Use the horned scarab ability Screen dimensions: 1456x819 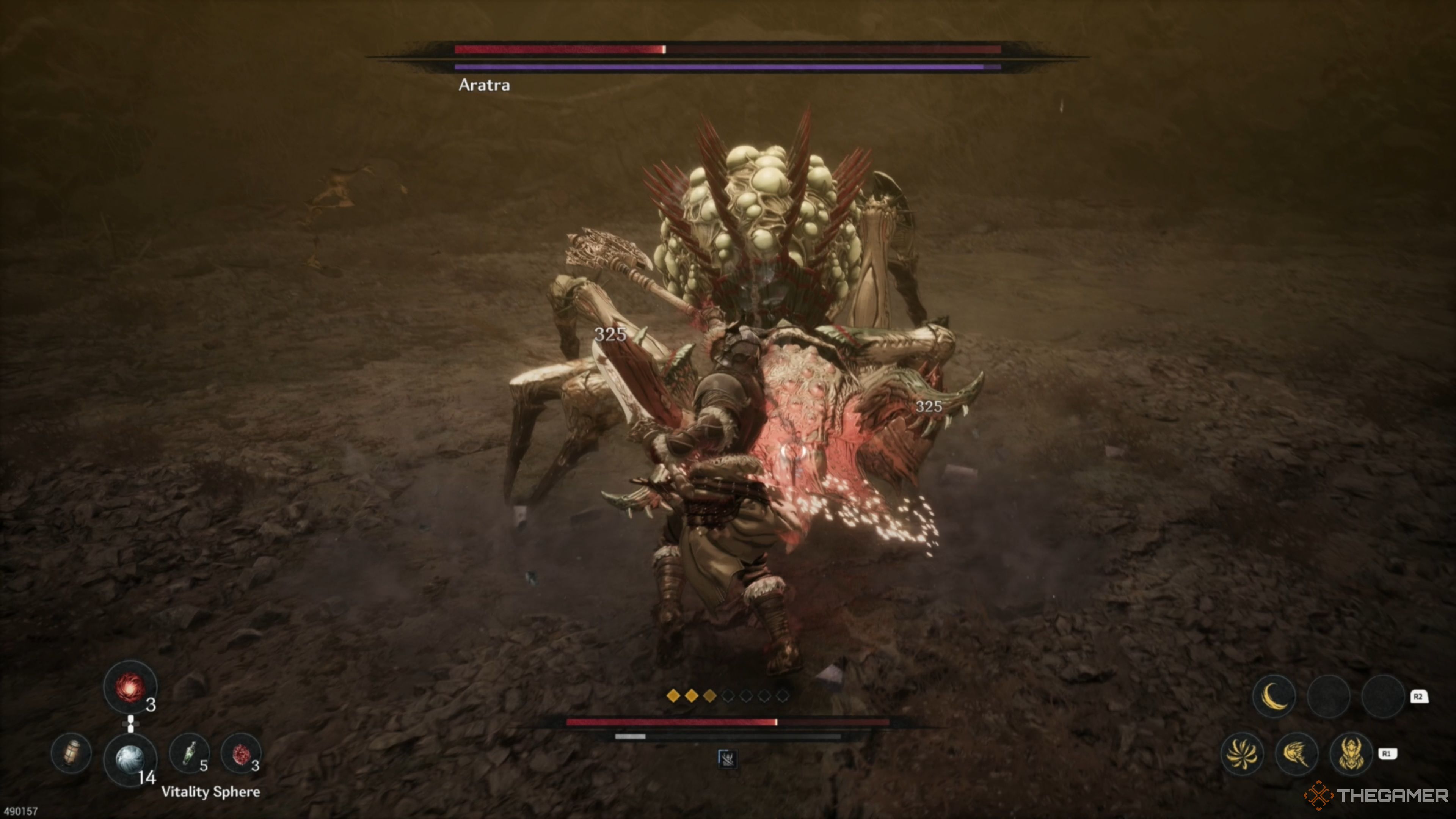coord(1351,753)
